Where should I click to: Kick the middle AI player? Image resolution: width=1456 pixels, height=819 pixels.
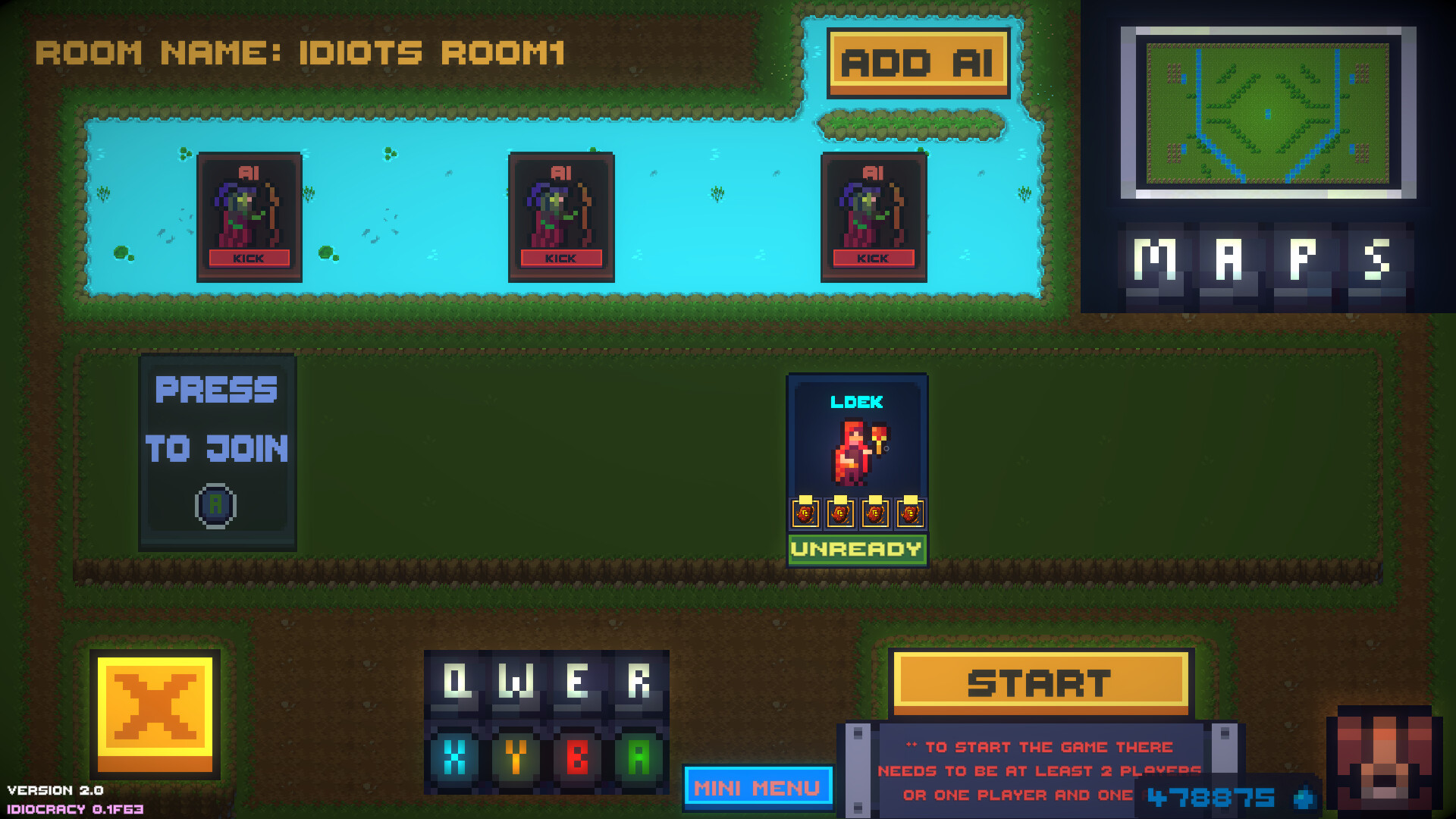[x=561, y=258]
